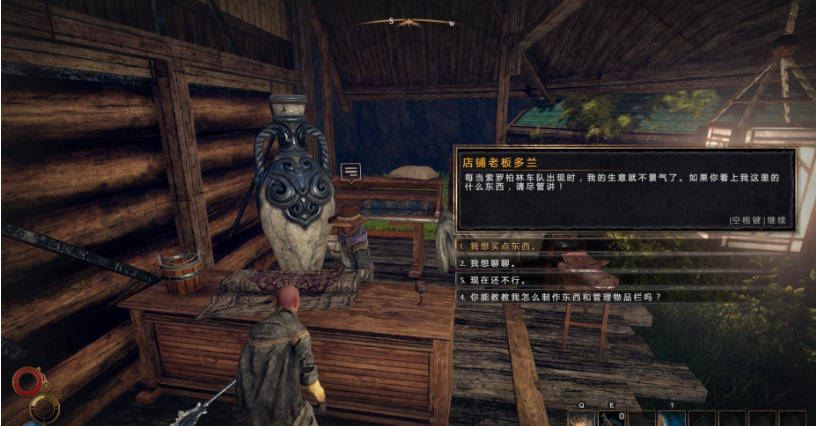Activate the blue item in hotbar slot 1
This screenshot has height=426, width=816.
[x=672, y=417]
